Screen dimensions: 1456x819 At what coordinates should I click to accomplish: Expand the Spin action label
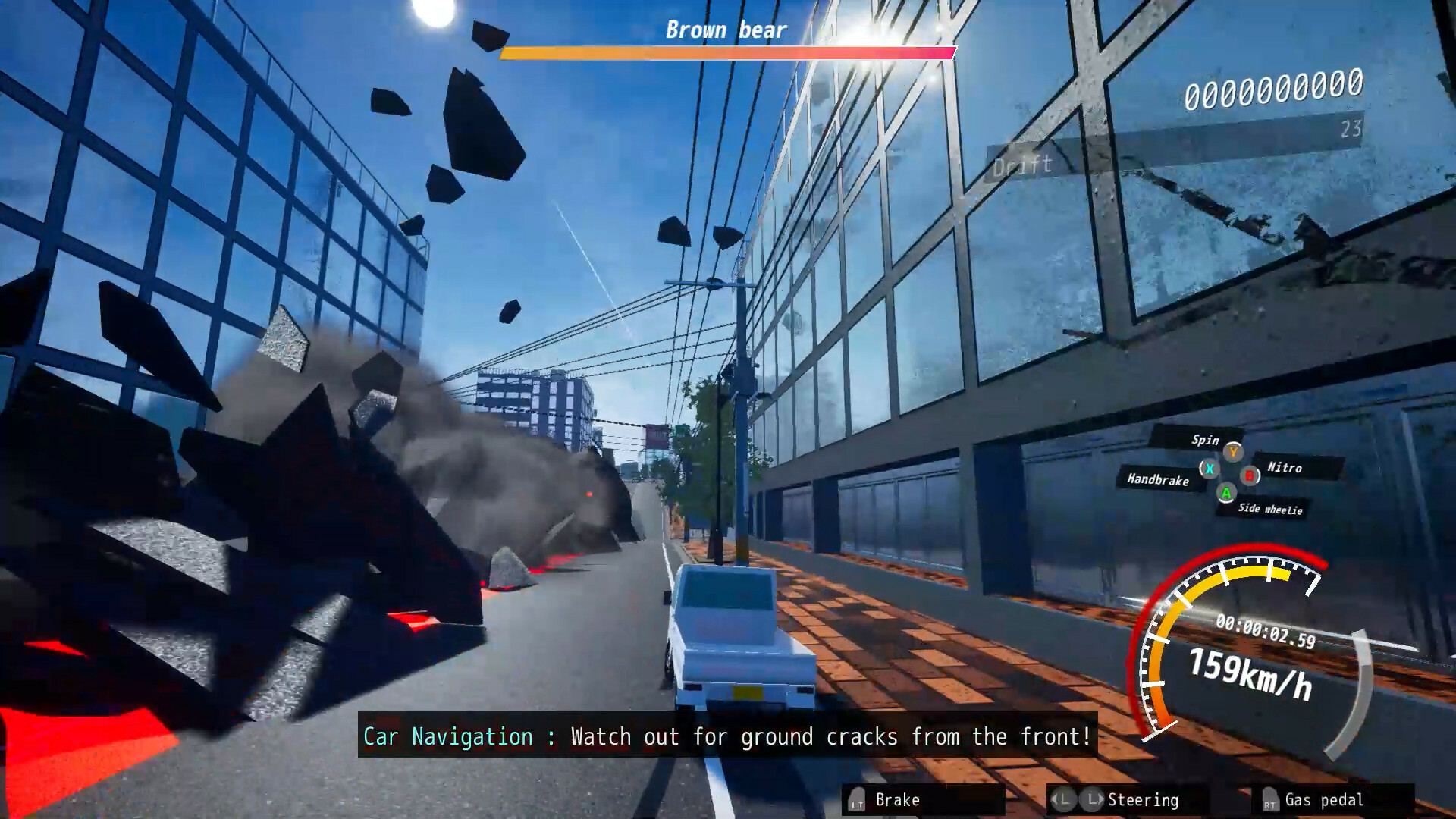tap(1205, 441)
